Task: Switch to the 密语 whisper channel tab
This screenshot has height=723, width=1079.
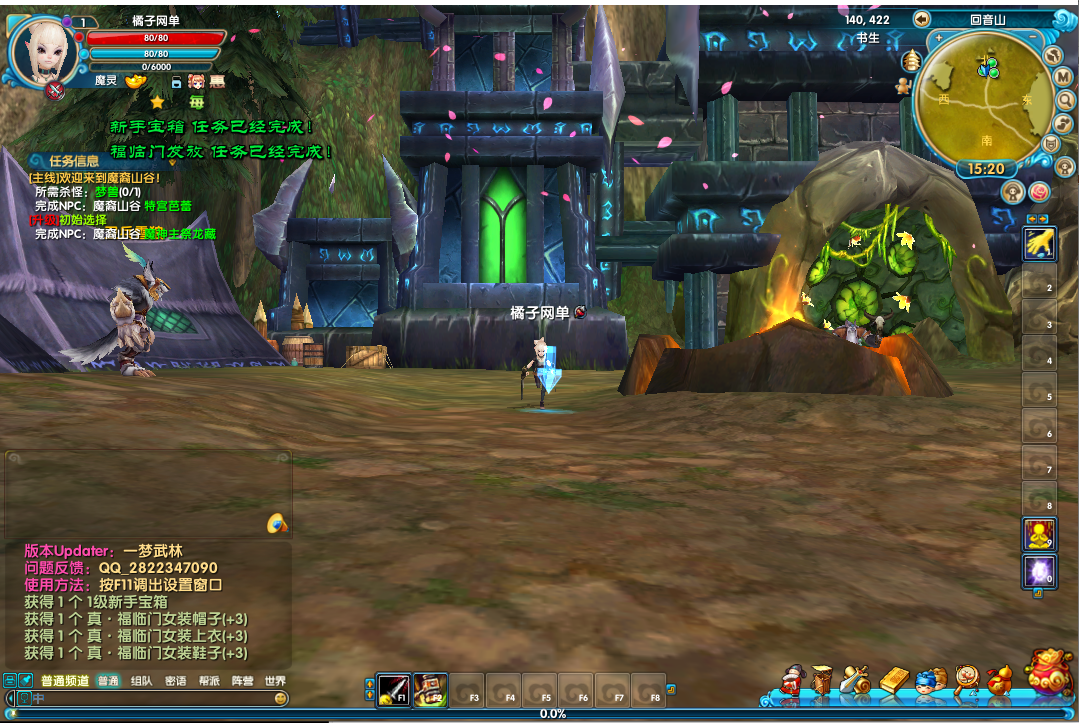Action: 175,681
